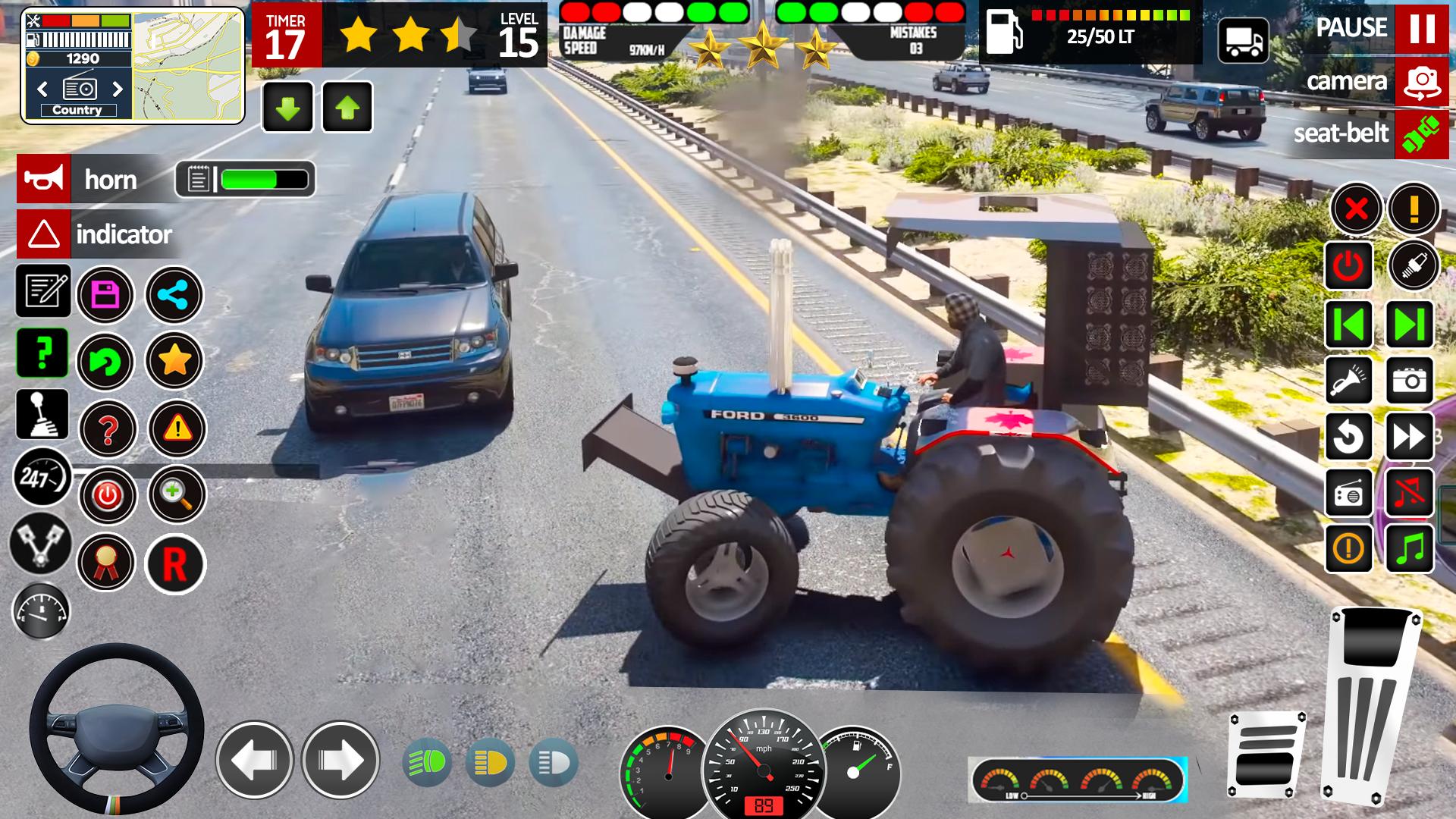Tap the pink save disk icon
Viewport: 1456px width, 819px height.
tap(105, 294)
